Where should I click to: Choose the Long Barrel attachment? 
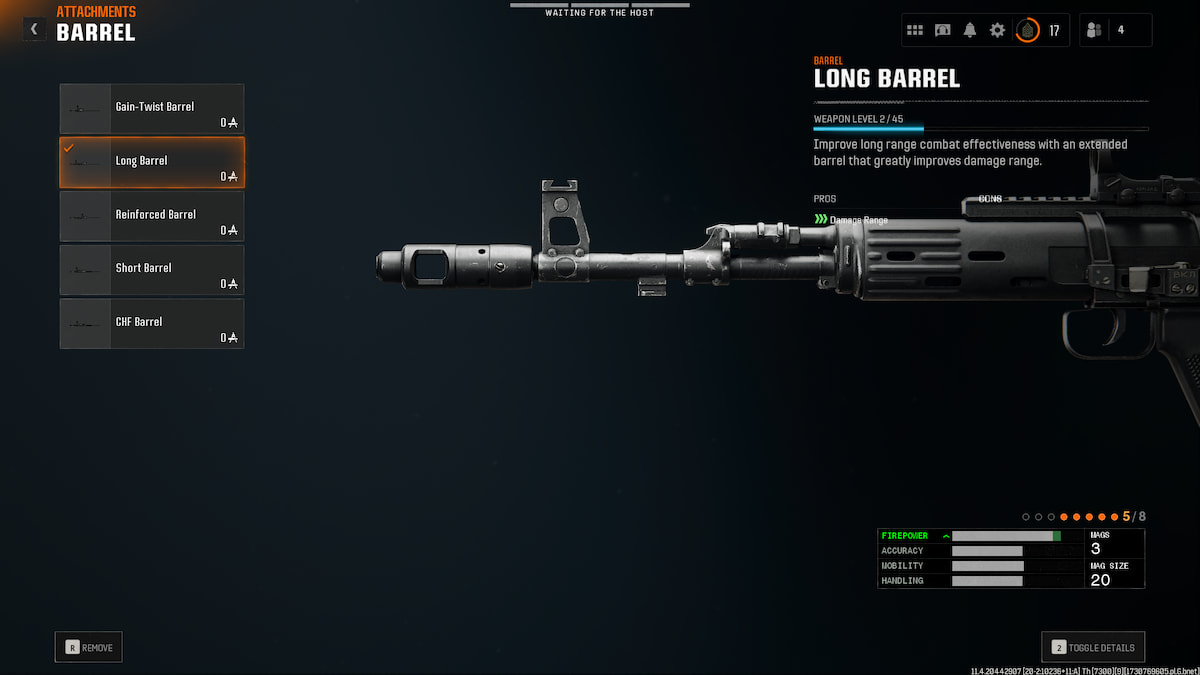(152, 162)
